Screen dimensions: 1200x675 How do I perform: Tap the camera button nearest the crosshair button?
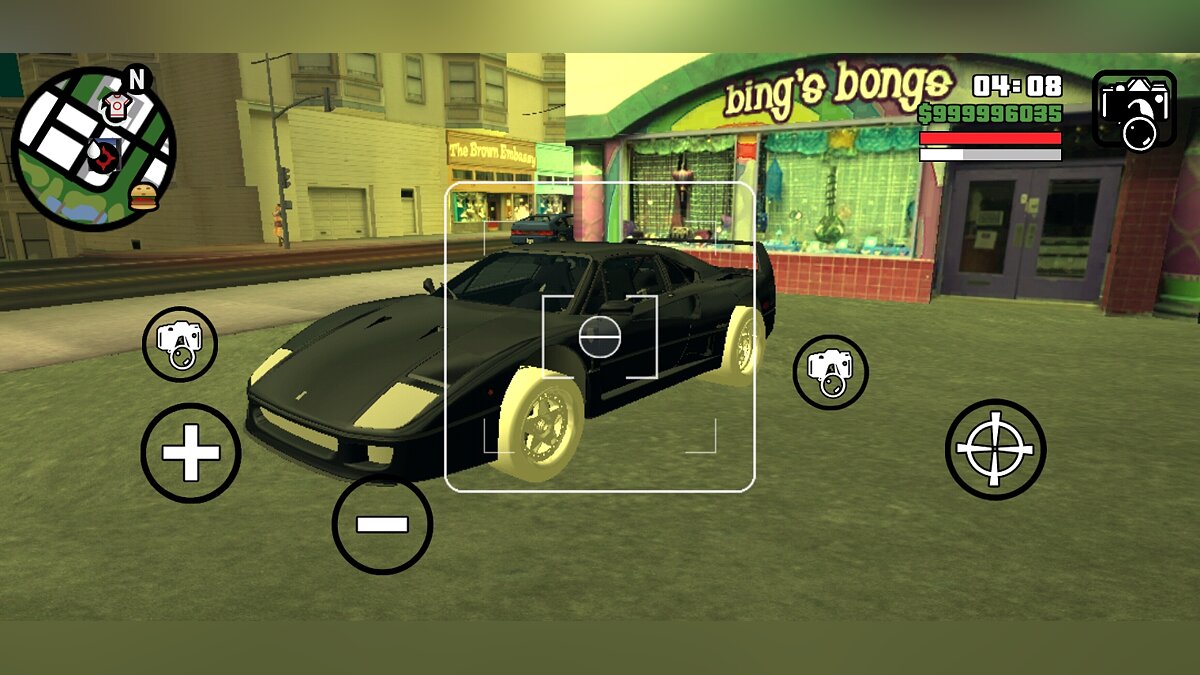coord(830,372)
